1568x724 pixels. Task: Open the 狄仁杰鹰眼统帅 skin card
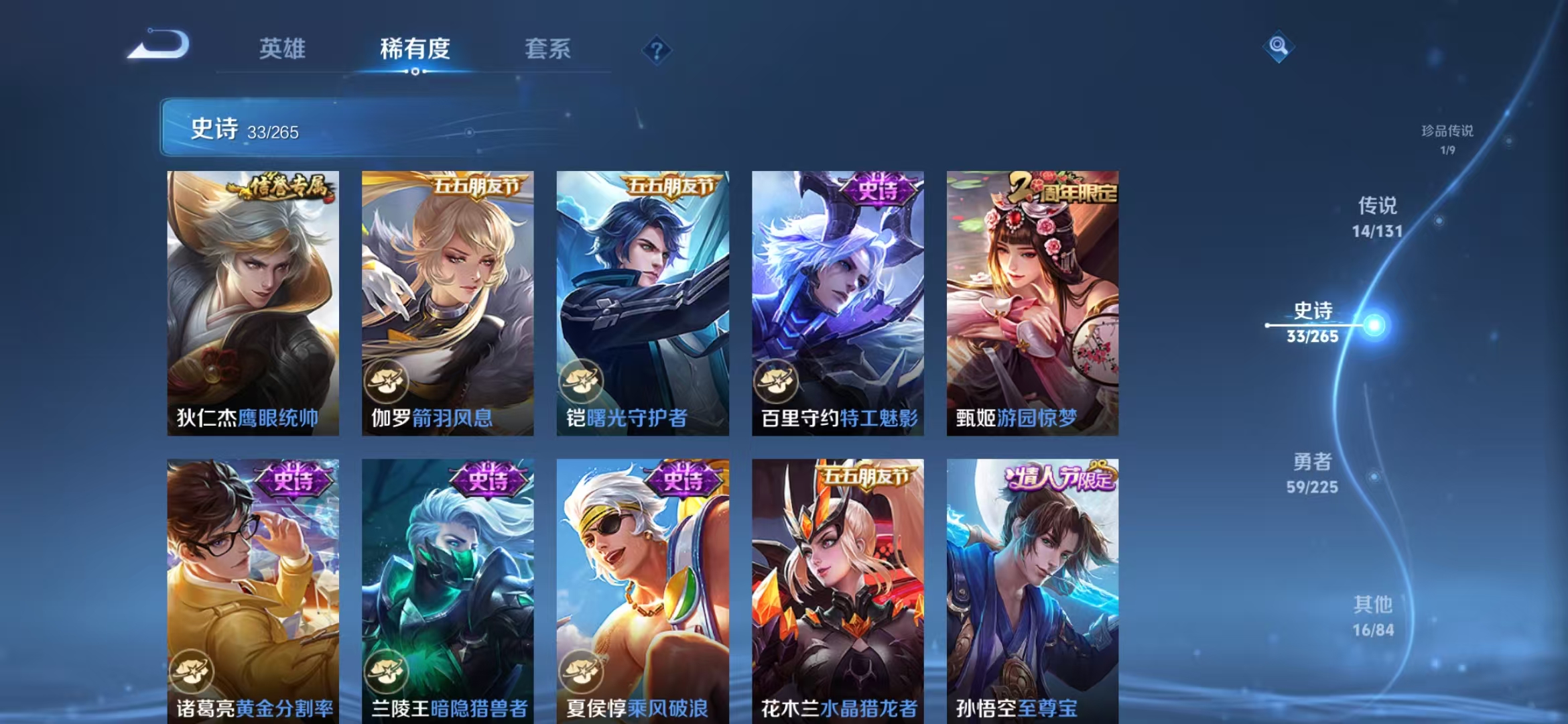(x=253, y=302)
